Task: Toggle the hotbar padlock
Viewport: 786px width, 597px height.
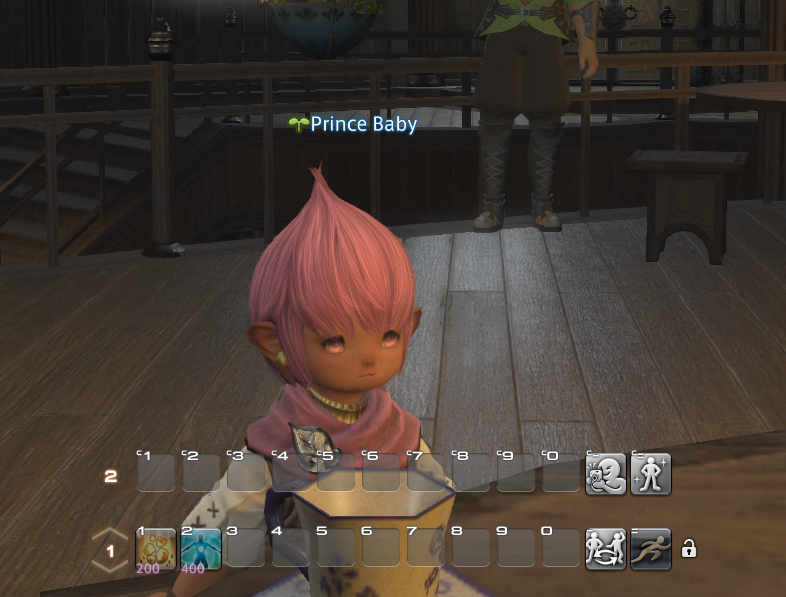Action: (688, 549)
